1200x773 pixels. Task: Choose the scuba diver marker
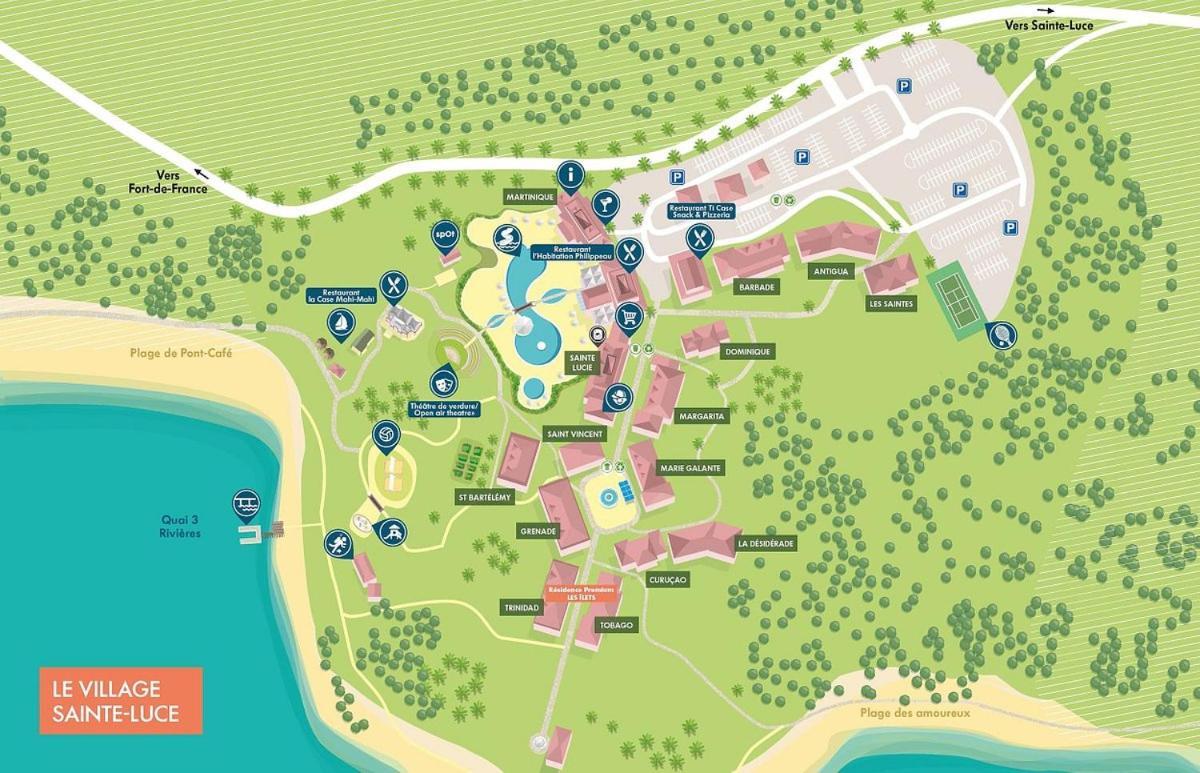tap(337, 544)
